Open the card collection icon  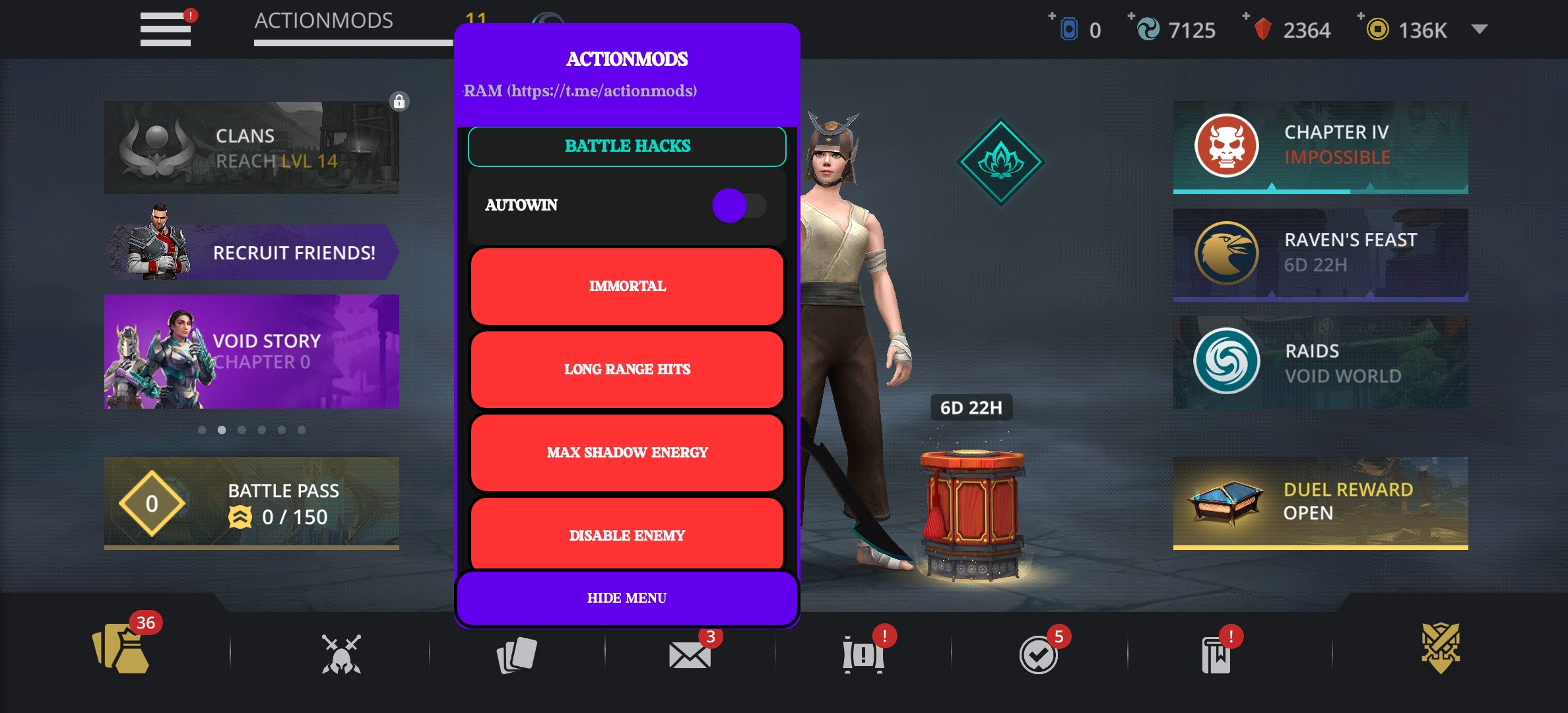click(517, 655)
